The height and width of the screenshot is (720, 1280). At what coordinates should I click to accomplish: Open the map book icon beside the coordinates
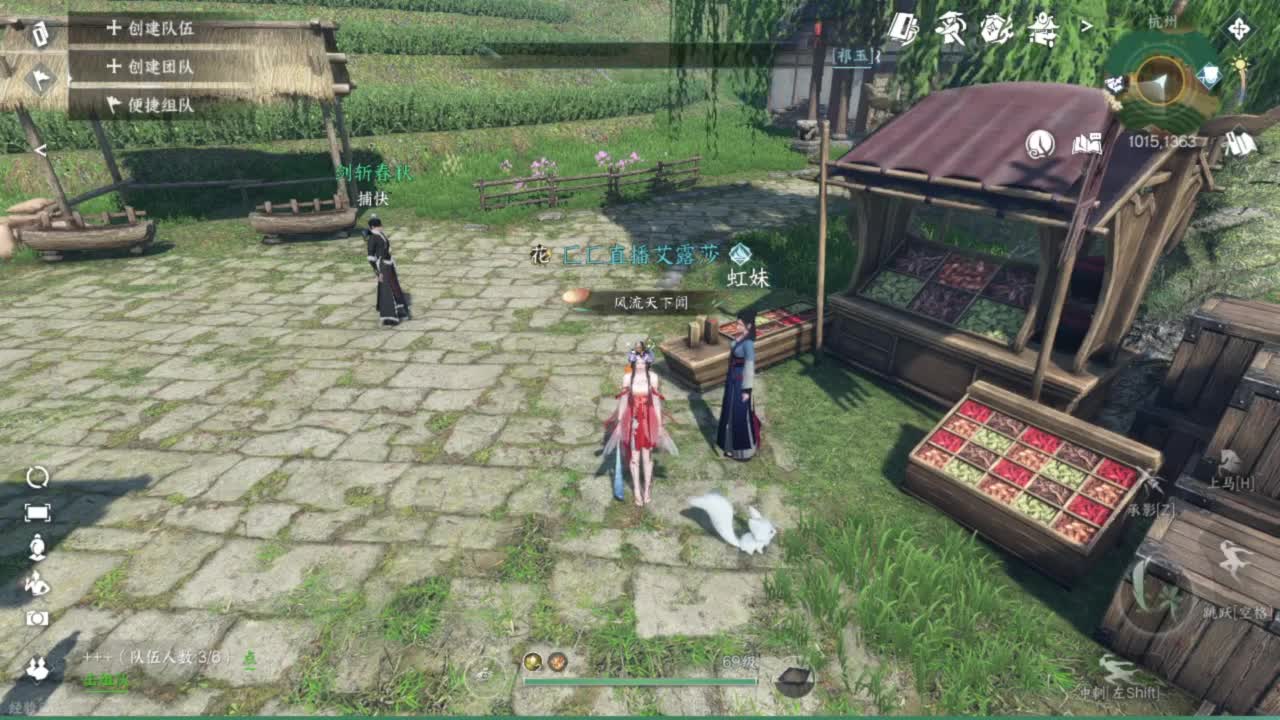pos(1085,144)
